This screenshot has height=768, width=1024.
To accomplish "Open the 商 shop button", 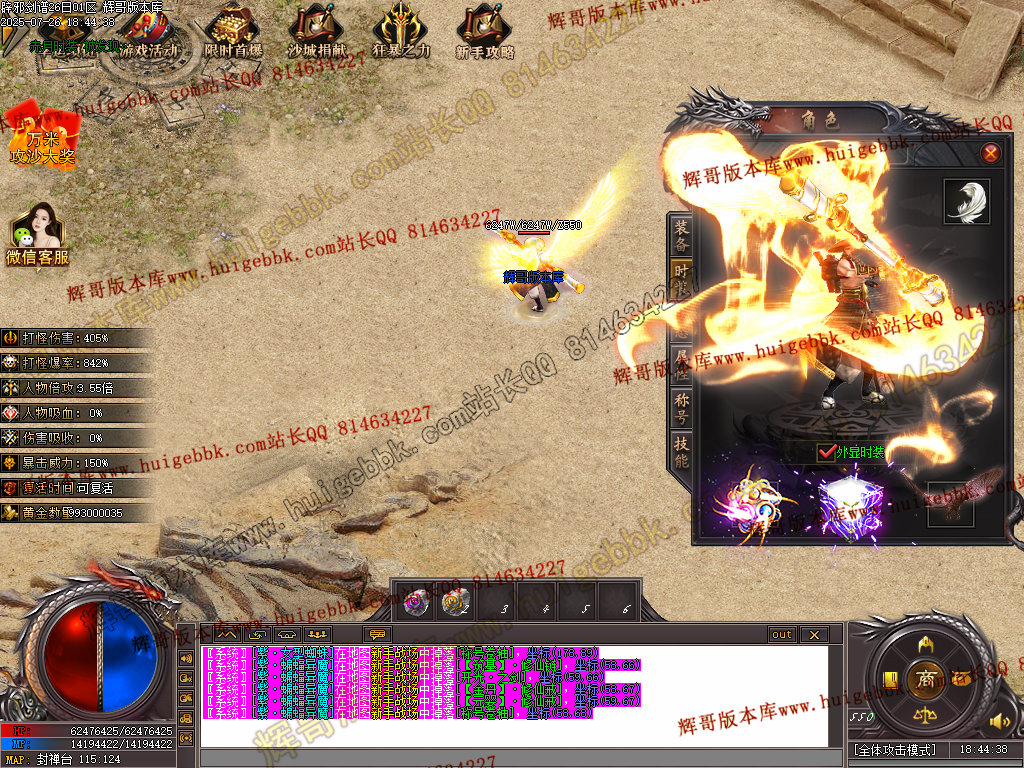I will (x=926, y=678).
